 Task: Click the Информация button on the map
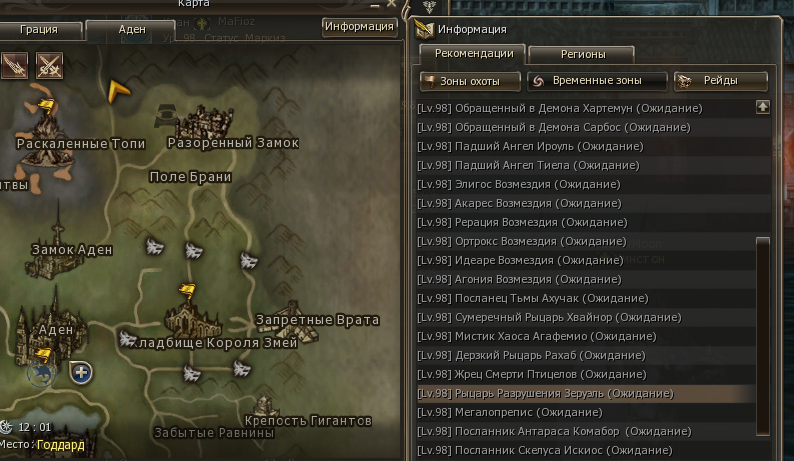pyautogui.click(x=359, y=27)
